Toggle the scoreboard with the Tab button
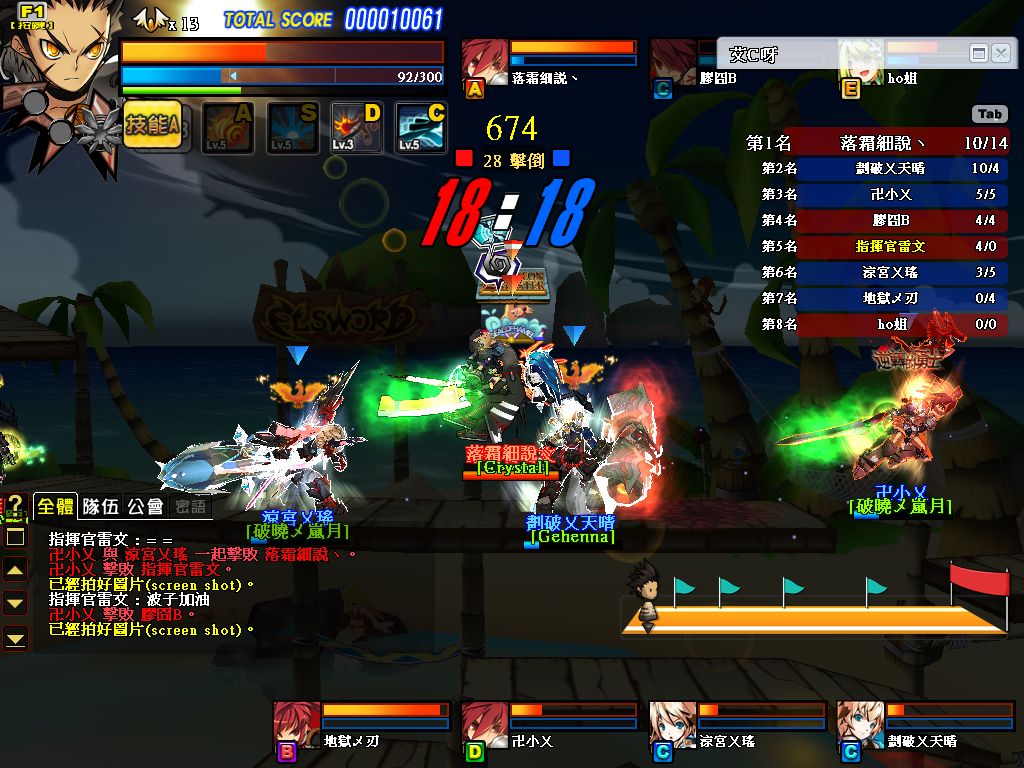The height and width of the screenshot is (768, 1024). (x=989, y=114)
